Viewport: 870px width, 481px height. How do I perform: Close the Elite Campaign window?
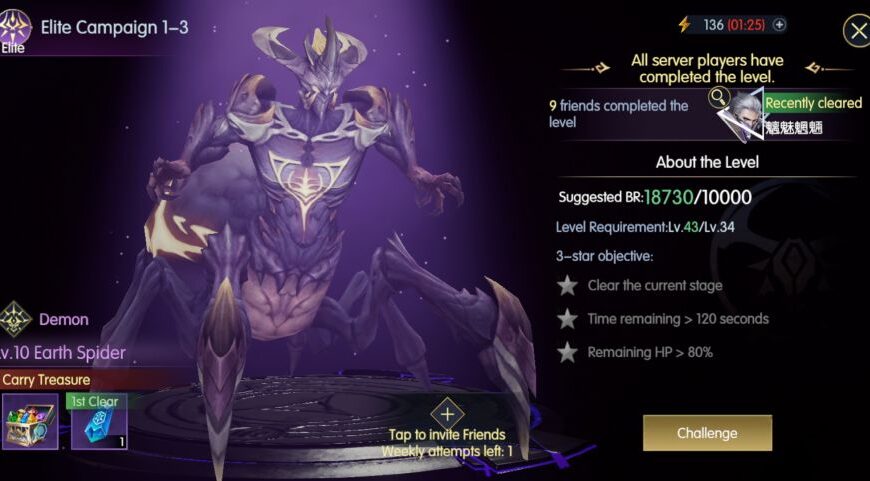coord(857,31)
